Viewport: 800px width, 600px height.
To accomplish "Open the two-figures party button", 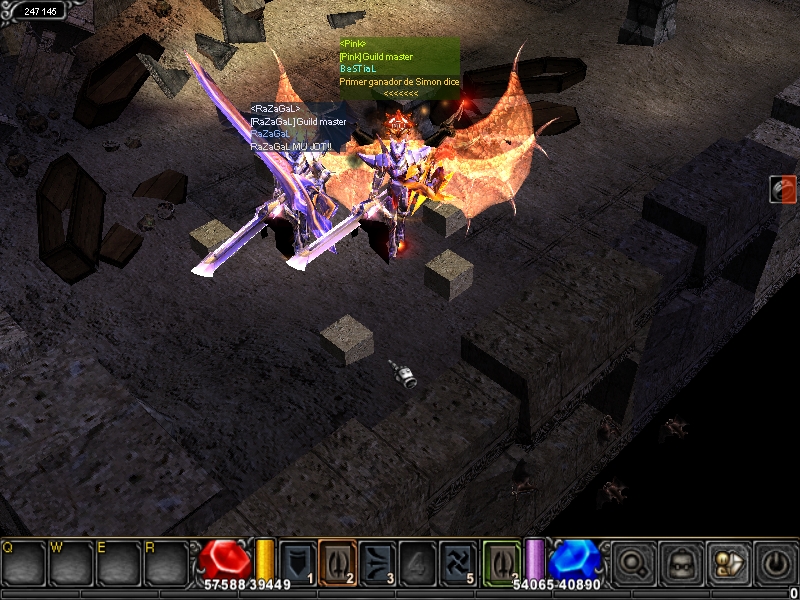I will click(x=727, y=562).
